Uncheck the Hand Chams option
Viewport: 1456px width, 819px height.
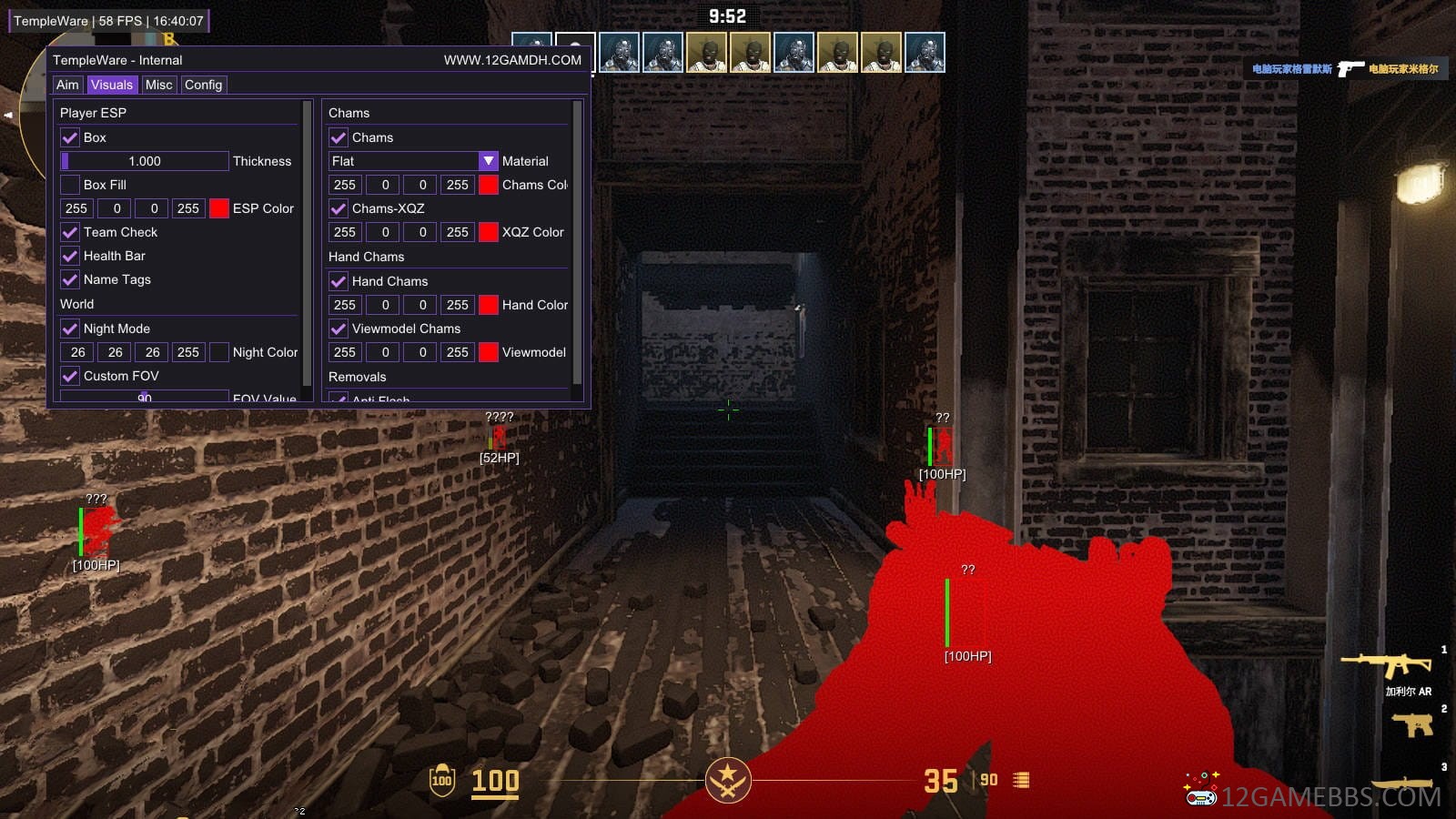click(339, 281)
